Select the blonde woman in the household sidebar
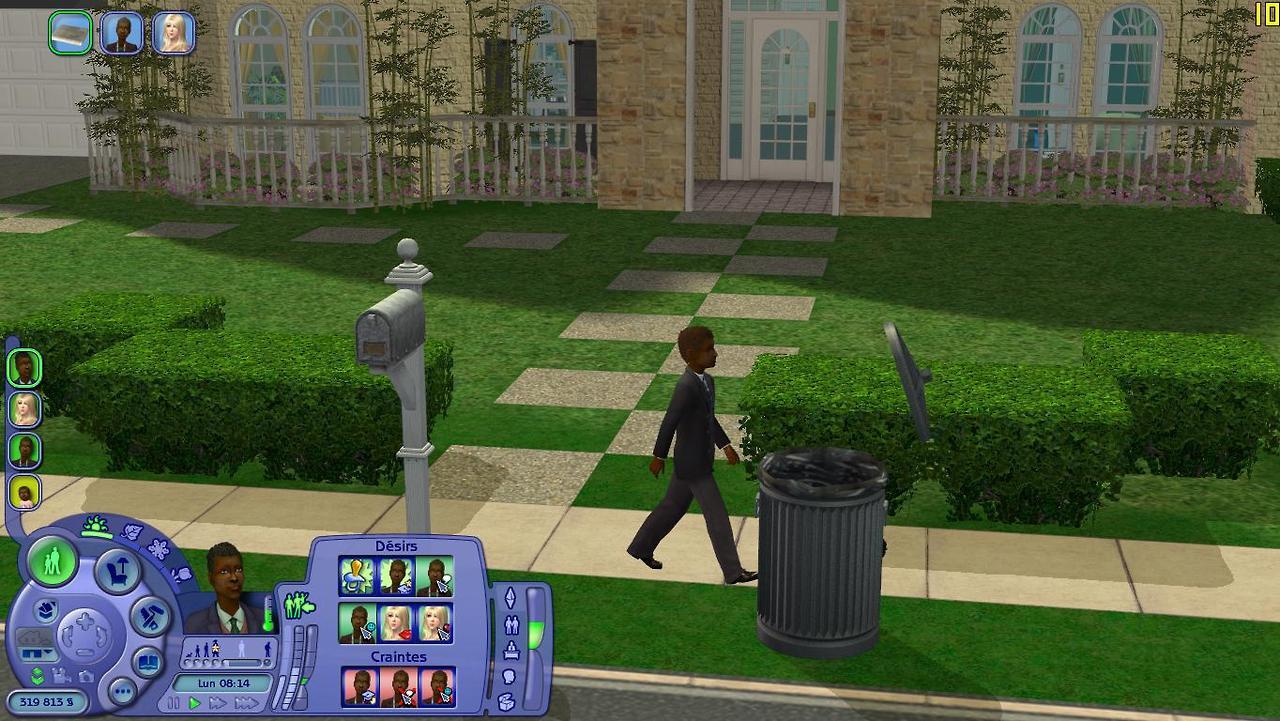Viewport: 1280px width, 721px height. (24, 409)
